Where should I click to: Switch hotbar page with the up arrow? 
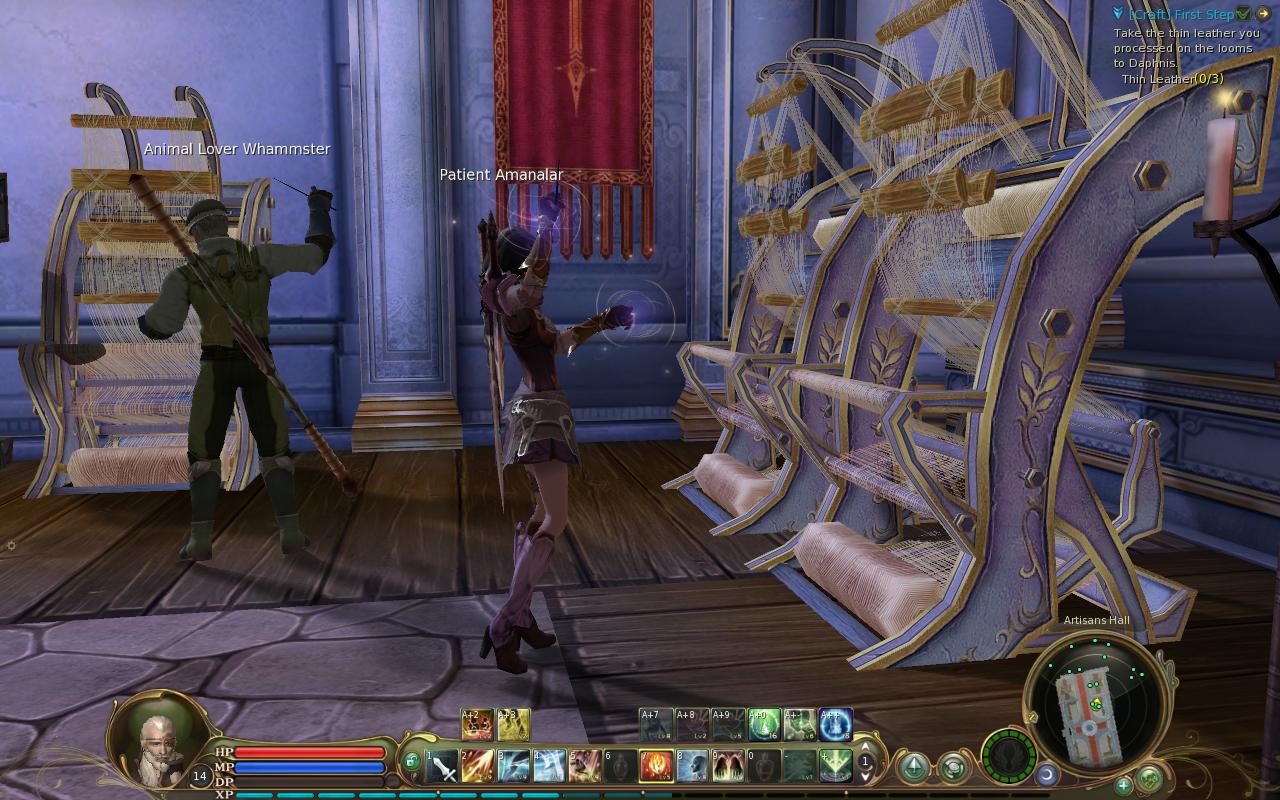(866, 747)
